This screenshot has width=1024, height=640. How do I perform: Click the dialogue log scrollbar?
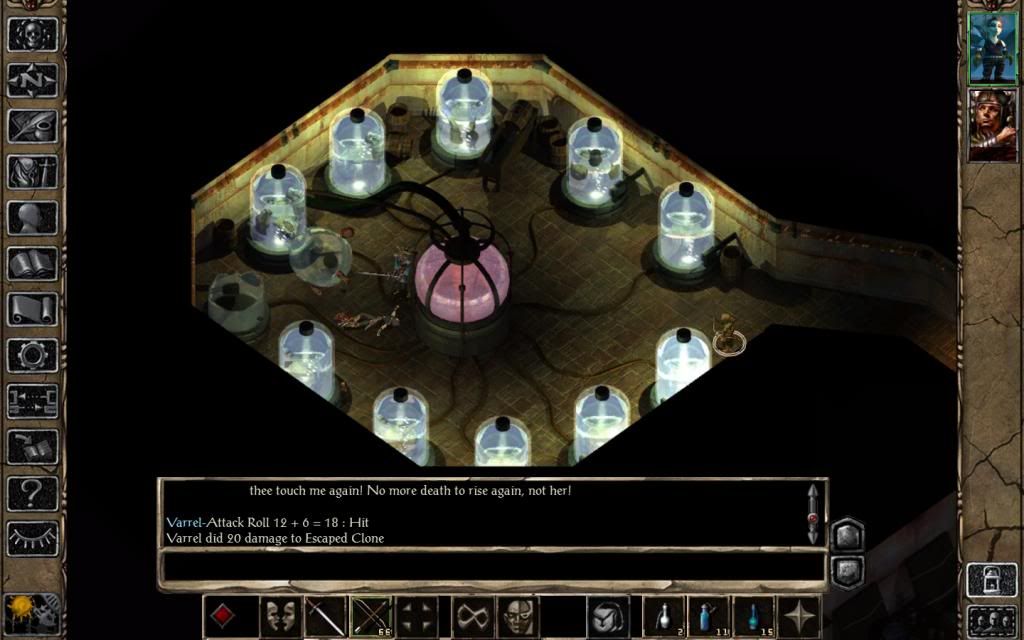click(x=812, y=514)
